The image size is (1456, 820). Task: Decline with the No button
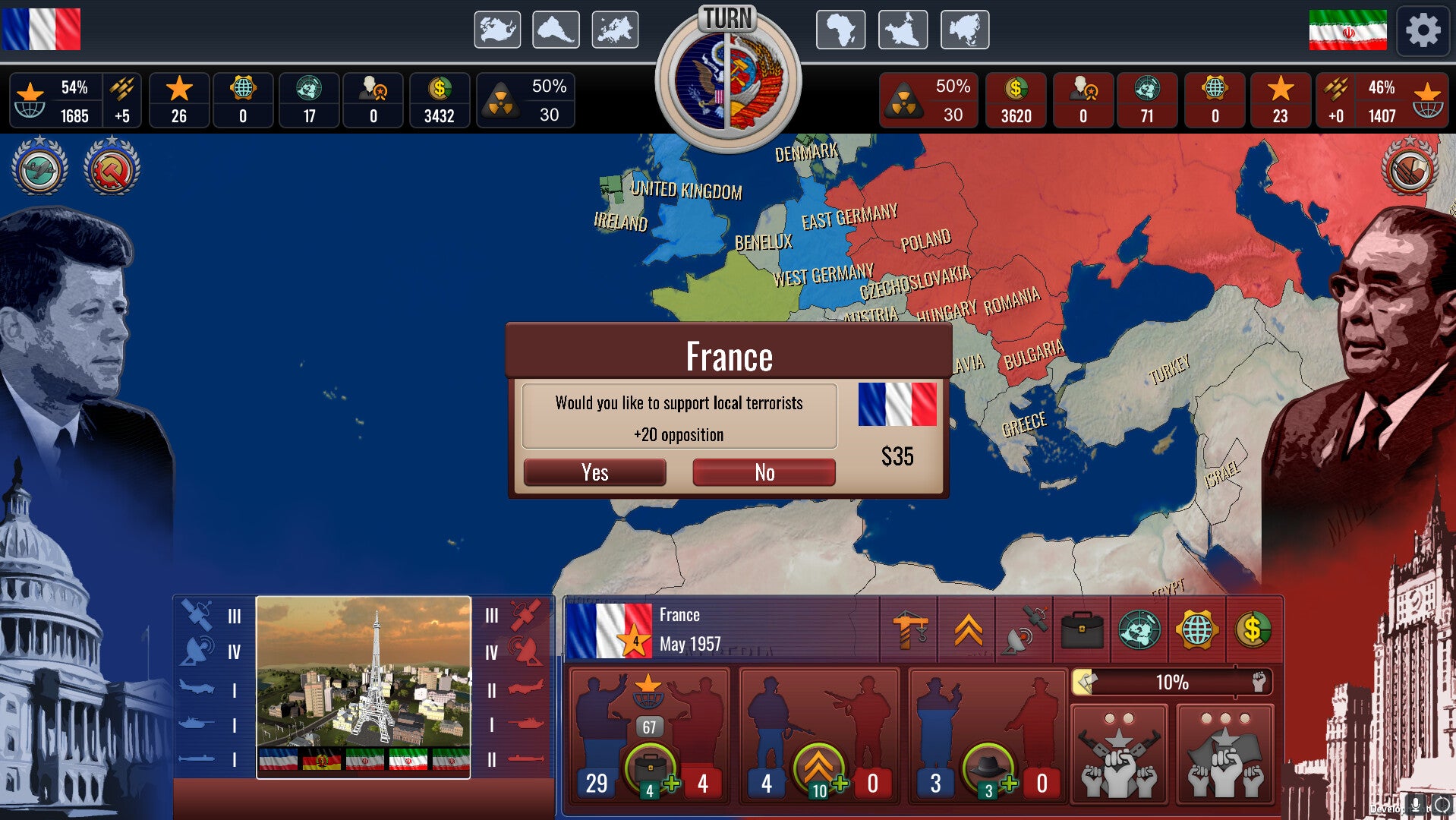764,472
